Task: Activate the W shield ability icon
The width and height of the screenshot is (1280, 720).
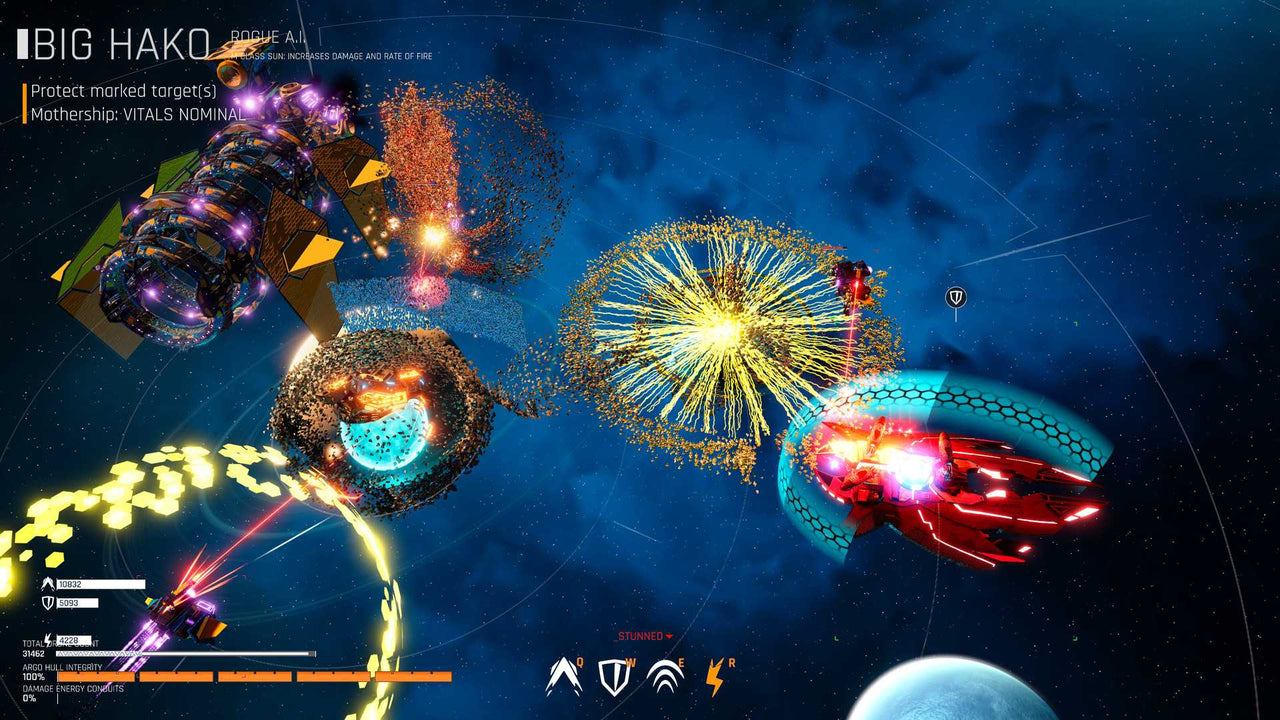Action: [x=612, y=675]
